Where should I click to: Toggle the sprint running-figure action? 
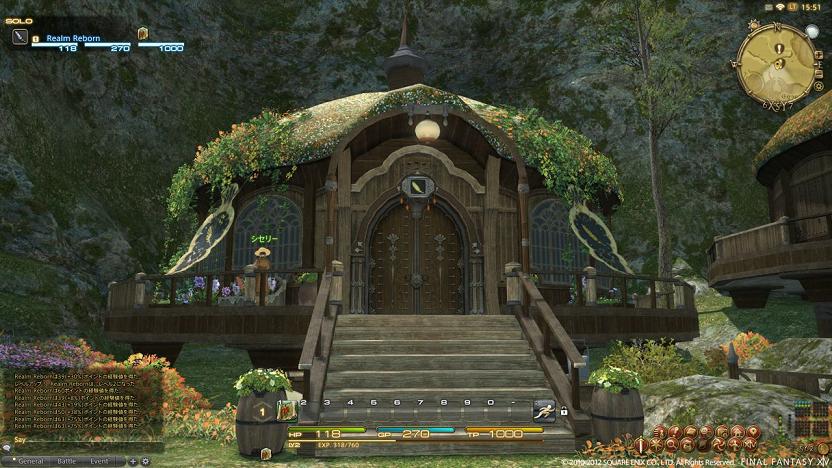tap(544, 409)
